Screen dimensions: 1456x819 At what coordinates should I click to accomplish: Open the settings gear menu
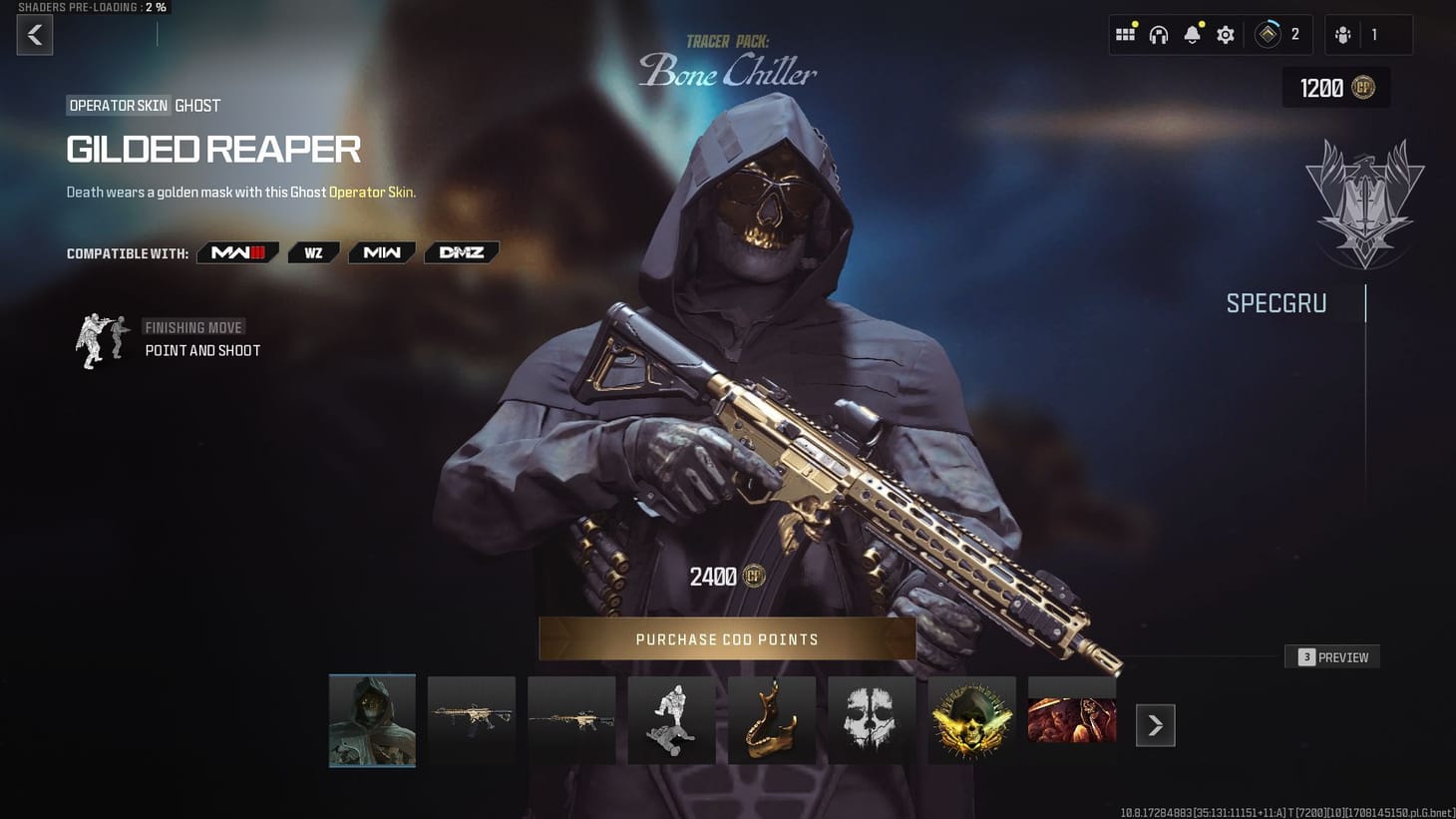click(1225, 33)
